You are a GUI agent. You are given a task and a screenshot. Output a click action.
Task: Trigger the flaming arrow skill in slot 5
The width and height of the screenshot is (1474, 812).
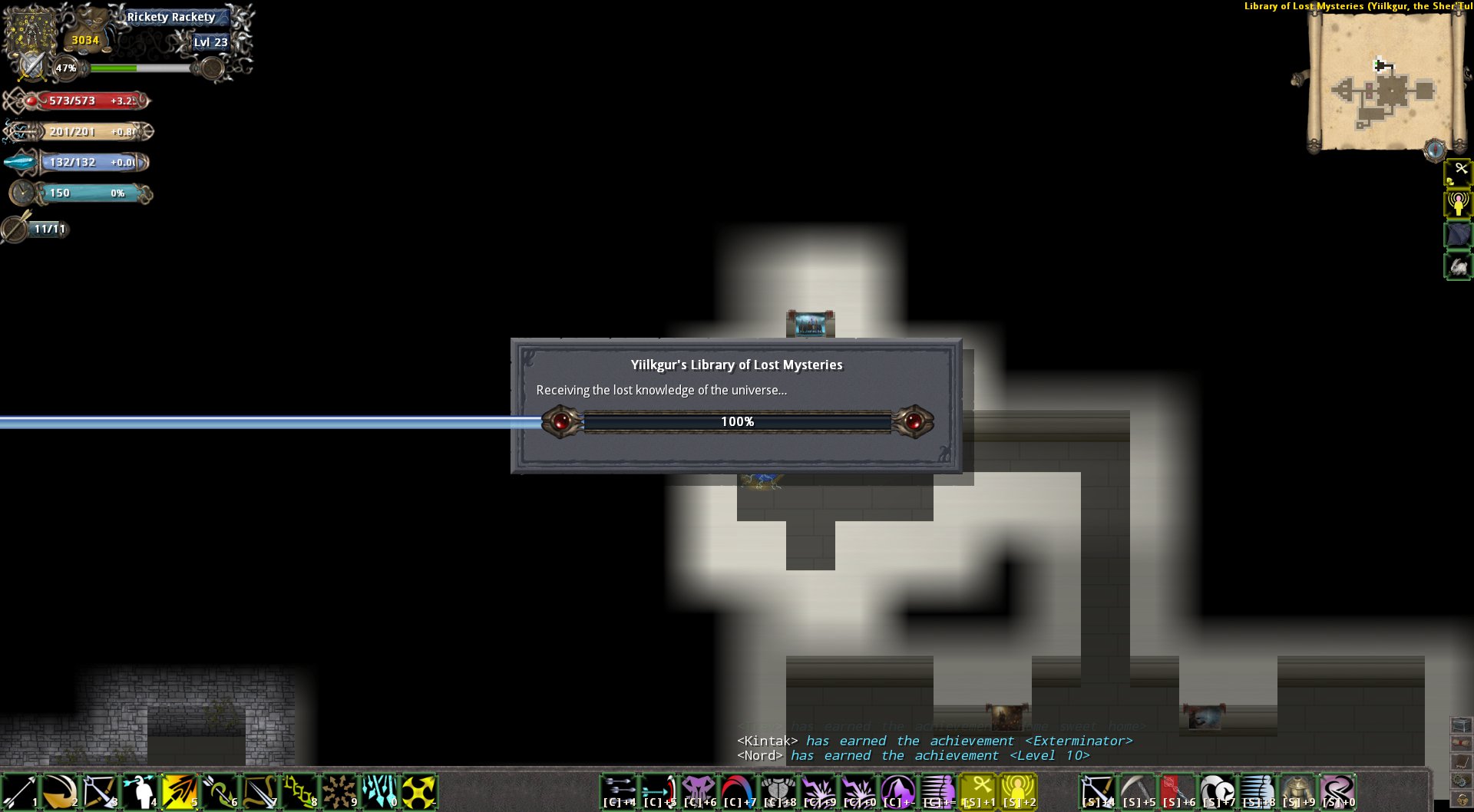[x=179, y=792]
